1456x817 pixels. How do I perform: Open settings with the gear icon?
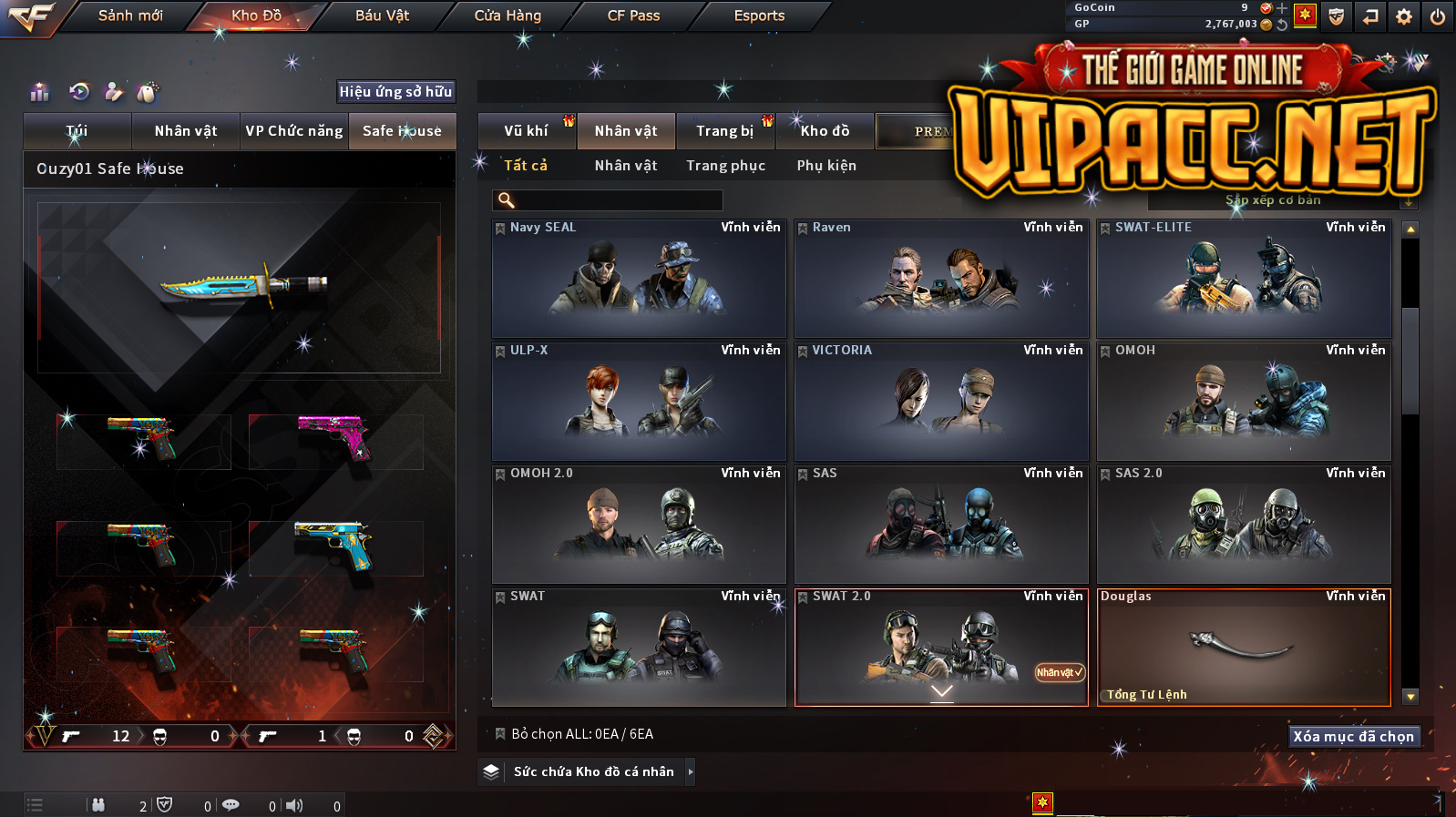click(x=1404, y=16)
